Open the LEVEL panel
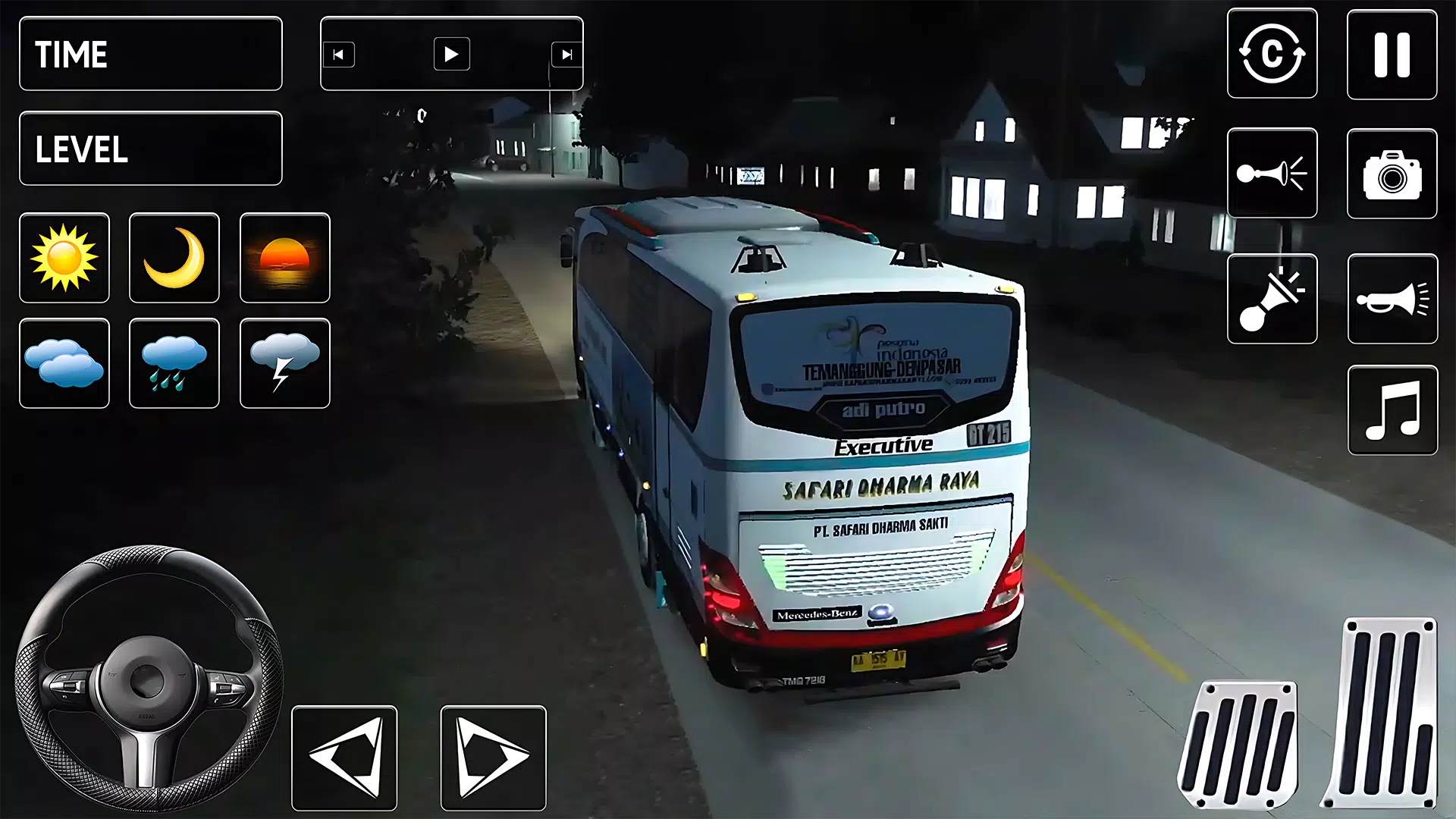The height and width of the screenshot is (819, 1456). click(149, 149)
